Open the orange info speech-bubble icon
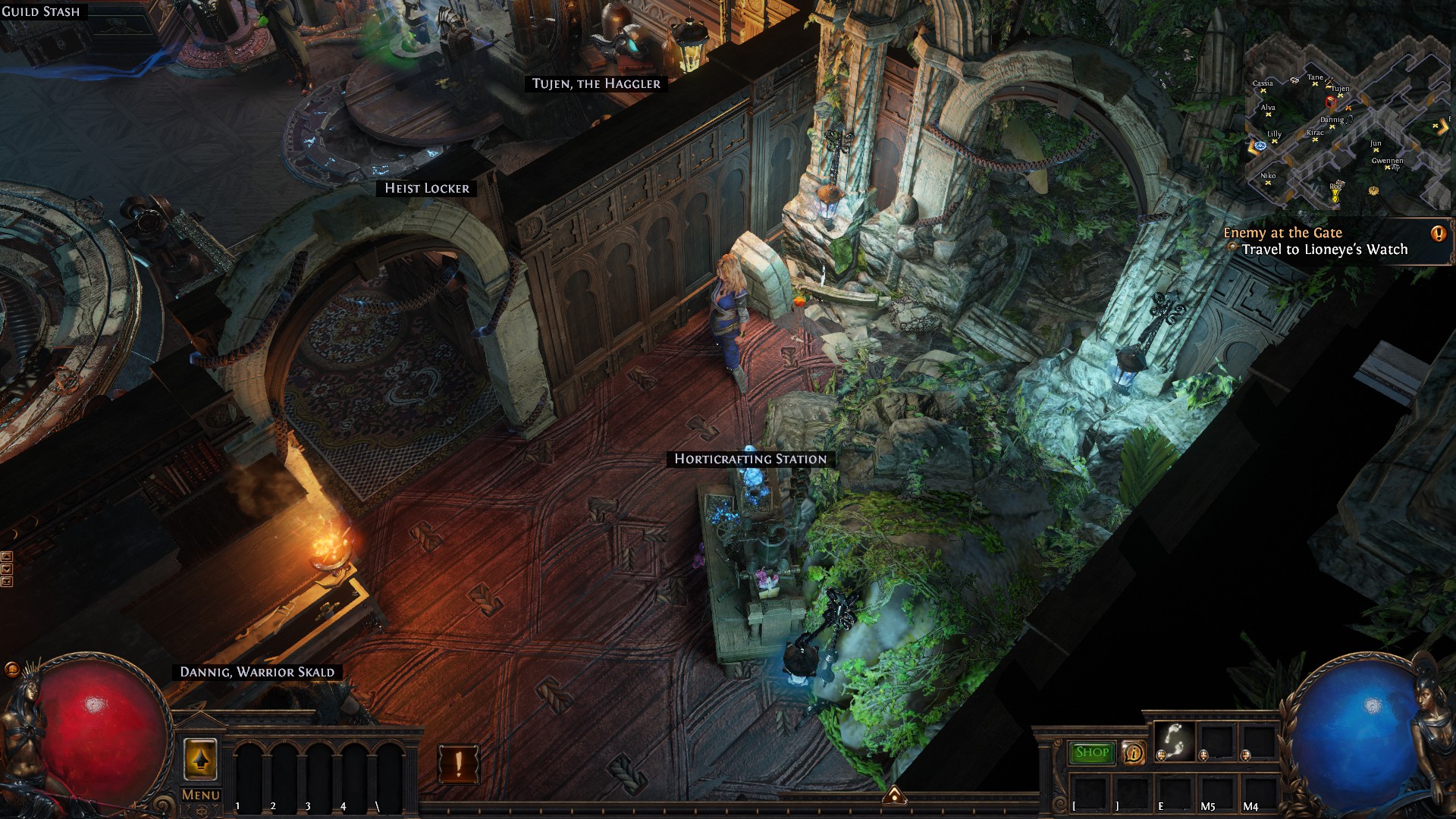The width and height of the screenshot is (1456, 819). [1134, 752]
